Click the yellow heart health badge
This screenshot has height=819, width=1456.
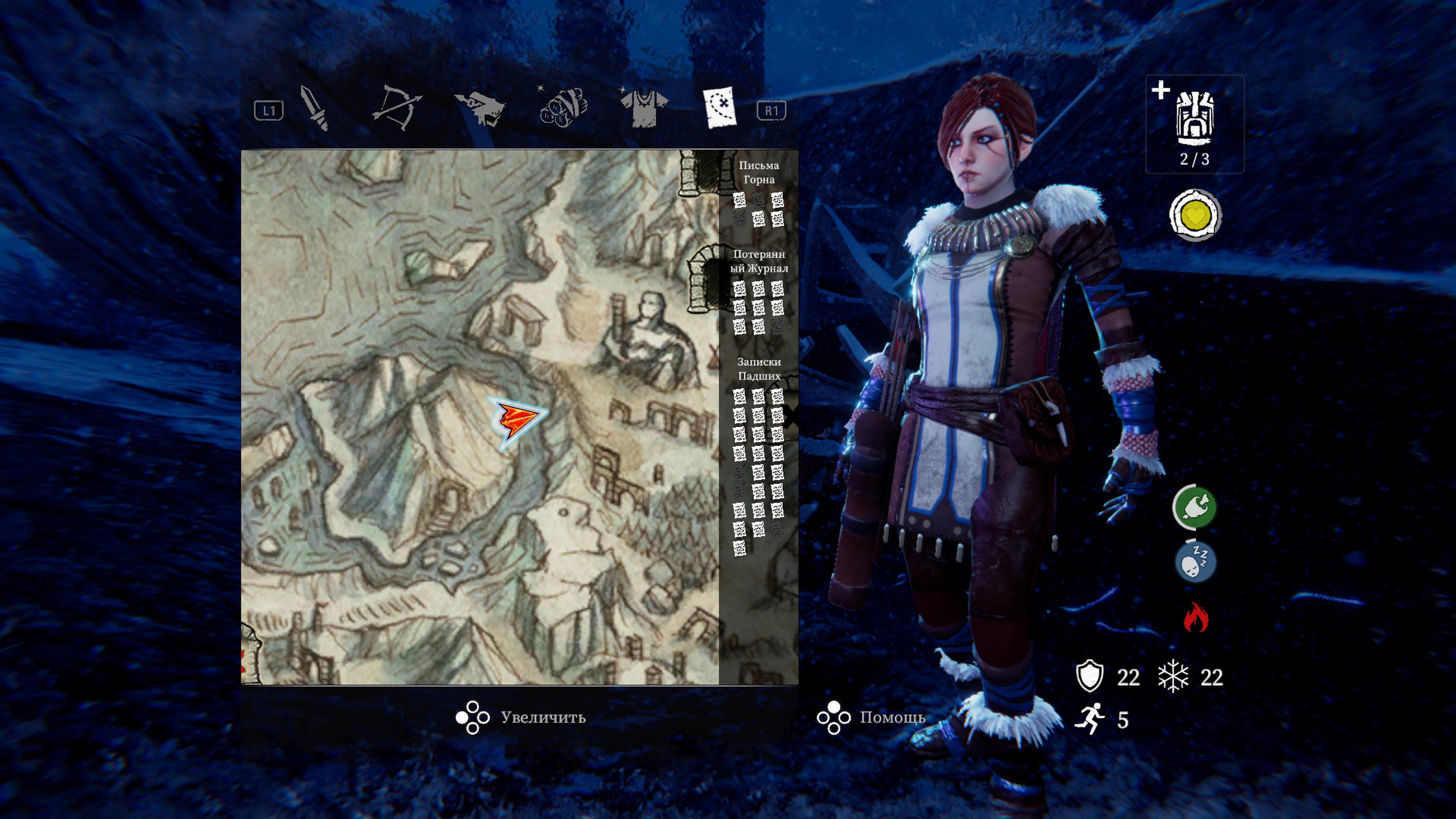1195,215
